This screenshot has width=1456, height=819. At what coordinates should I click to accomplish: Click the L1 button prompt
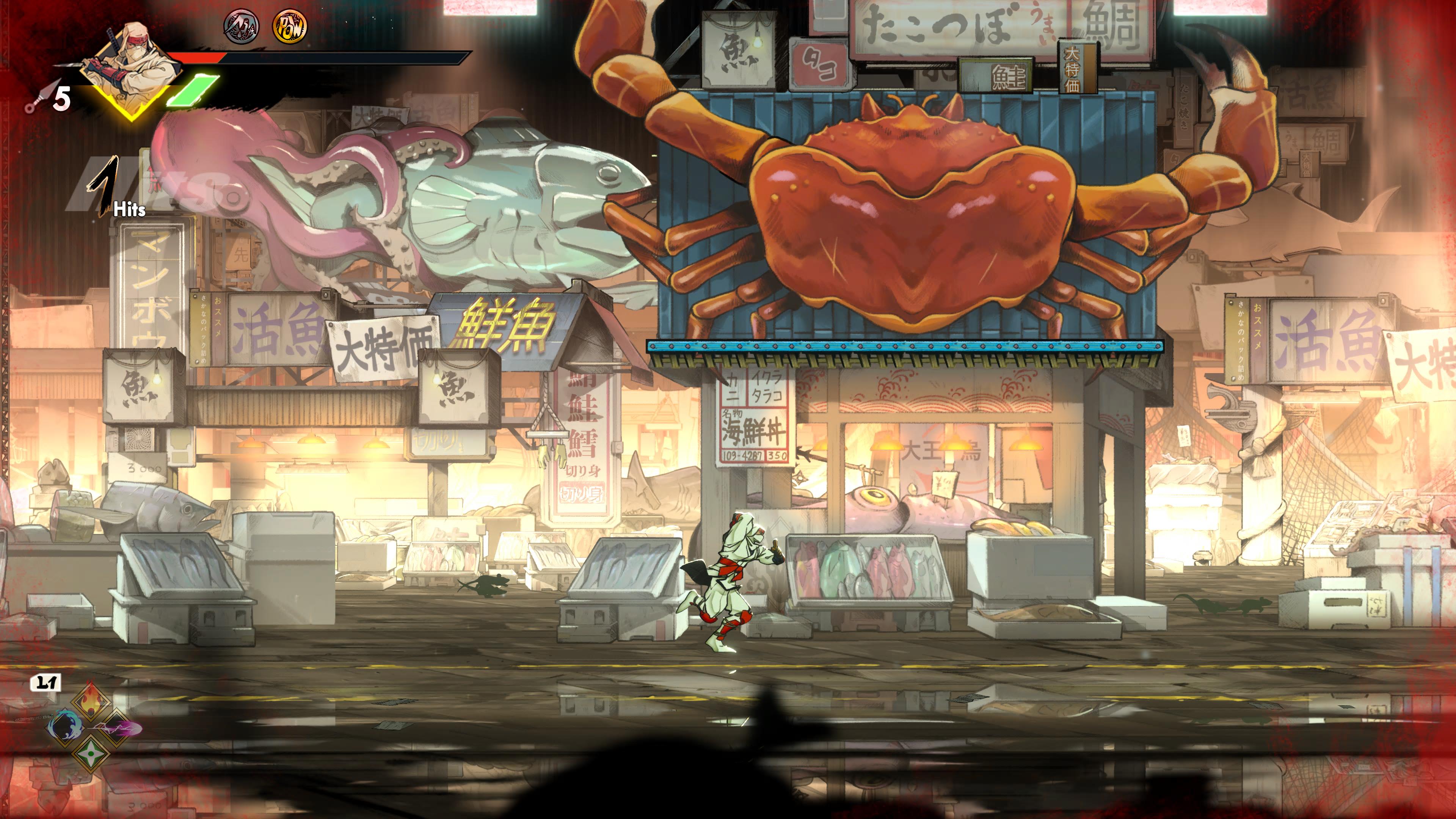[x=45, y=682]
